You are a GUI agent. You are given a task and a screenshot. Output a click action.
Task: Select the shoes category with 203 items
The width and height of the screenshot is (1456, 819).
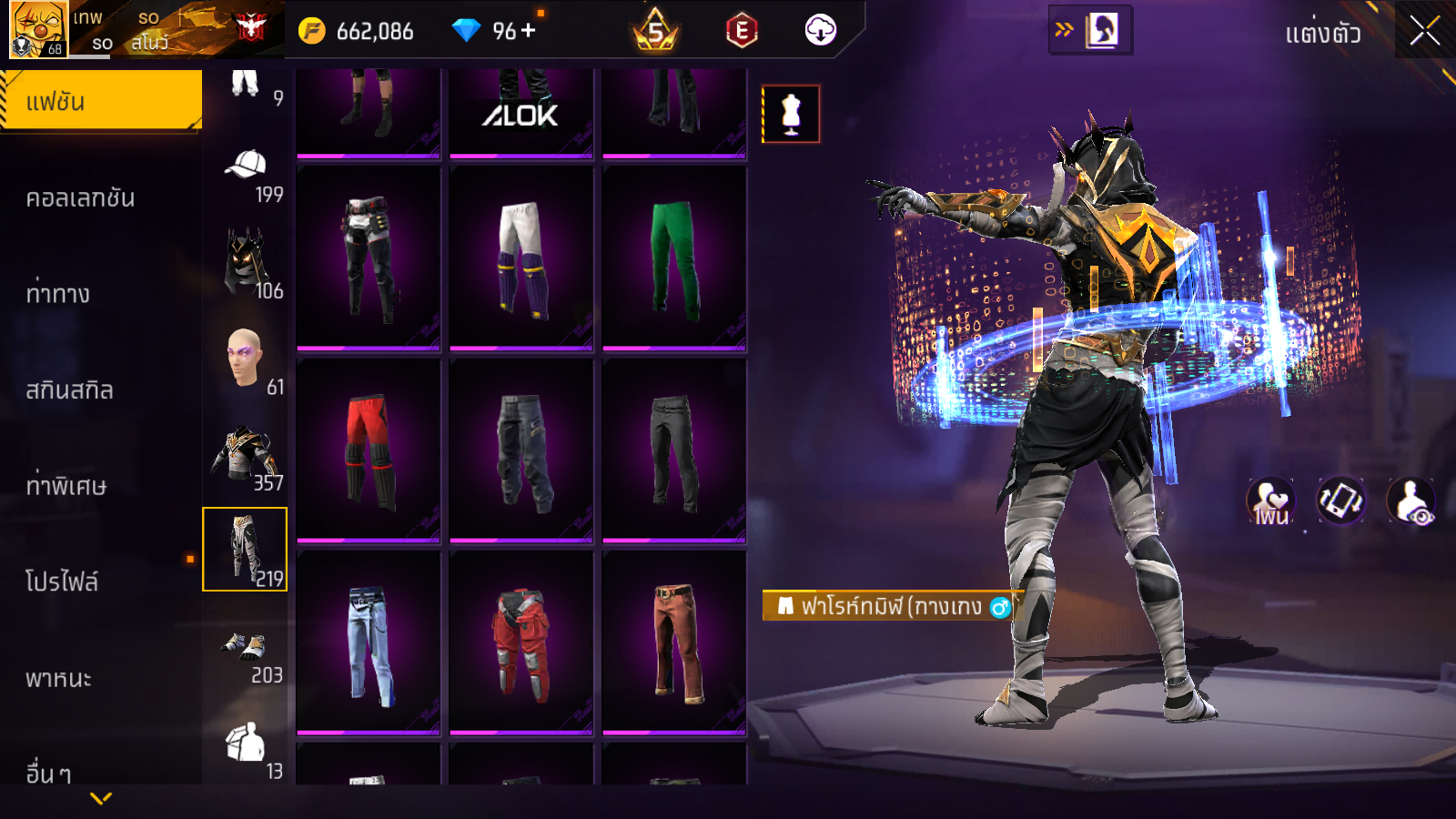point(246,652)
